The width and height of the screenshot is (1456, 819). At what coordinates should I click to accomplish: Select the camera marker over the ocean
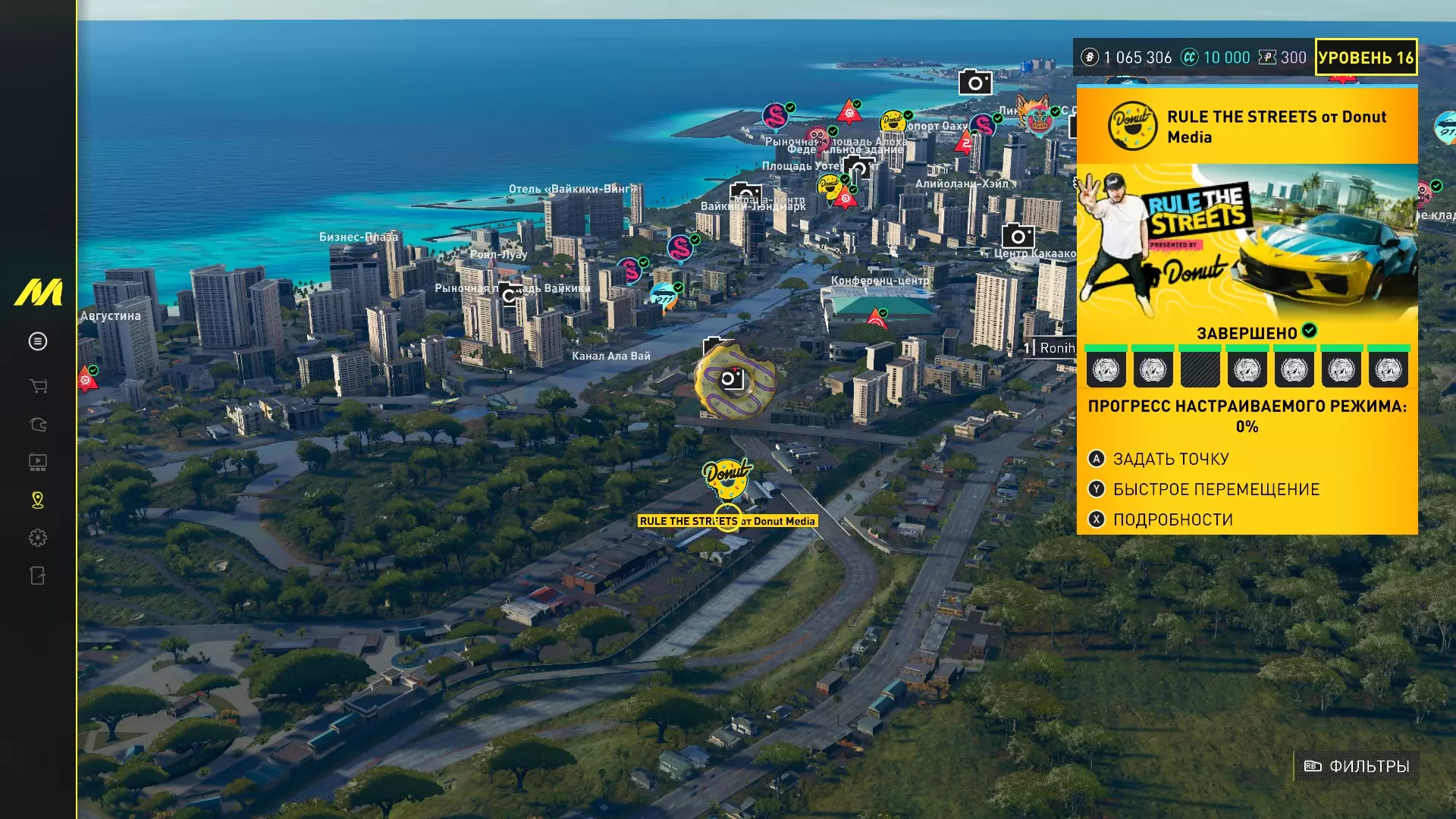click(x=975, y=82)
